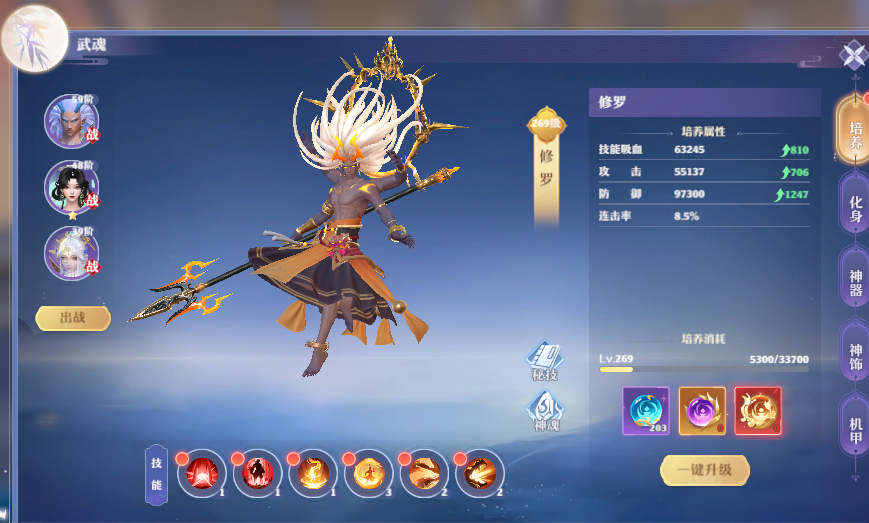The image size is (869, 523).
Task: Tap the 出战 deploy button
Action: point(73,318)
